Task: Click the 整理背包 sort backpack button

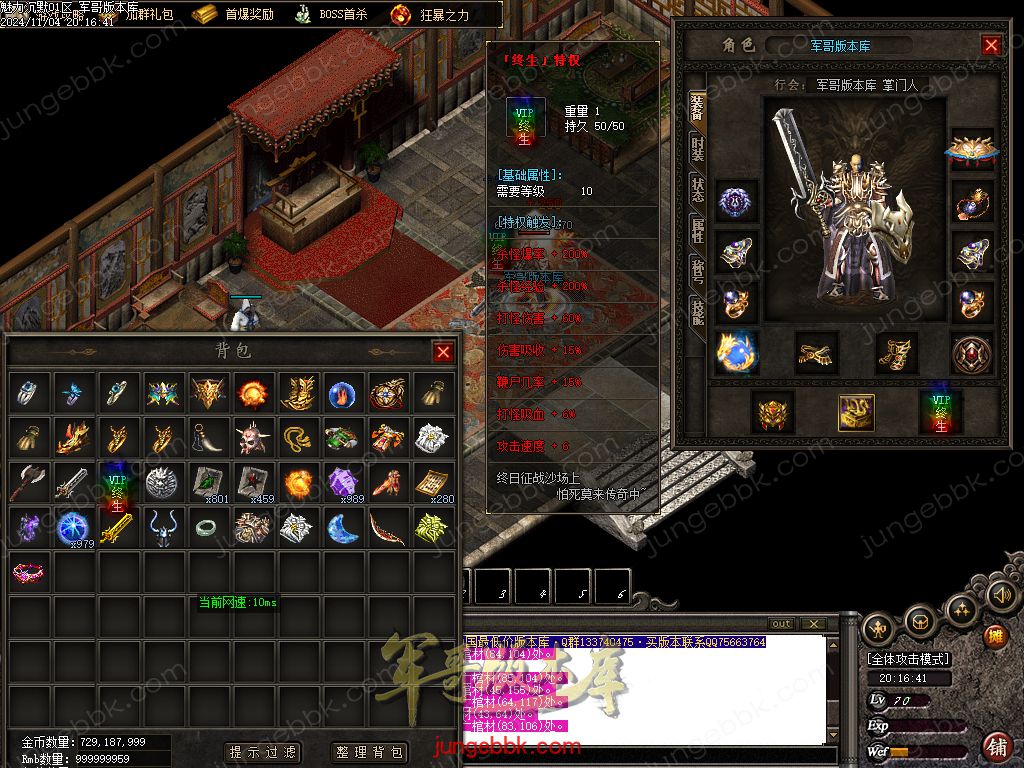Action: 369,752
